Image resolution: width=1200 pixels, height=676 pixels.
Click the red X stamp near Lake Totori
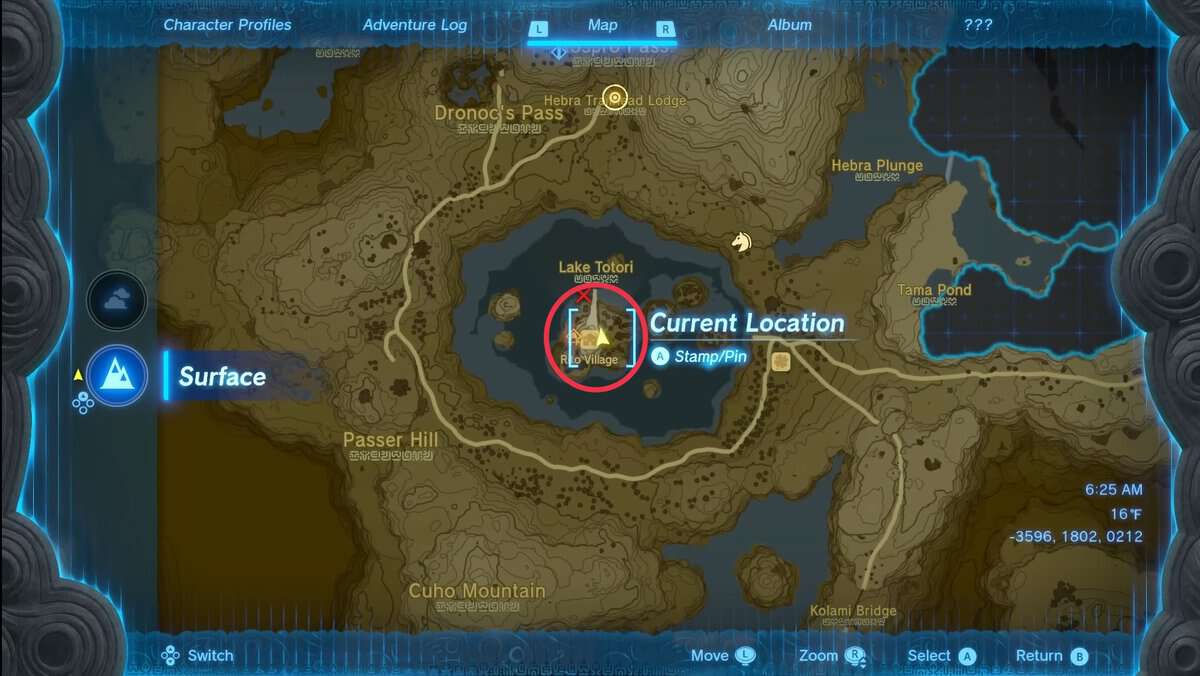coord(584,295)
